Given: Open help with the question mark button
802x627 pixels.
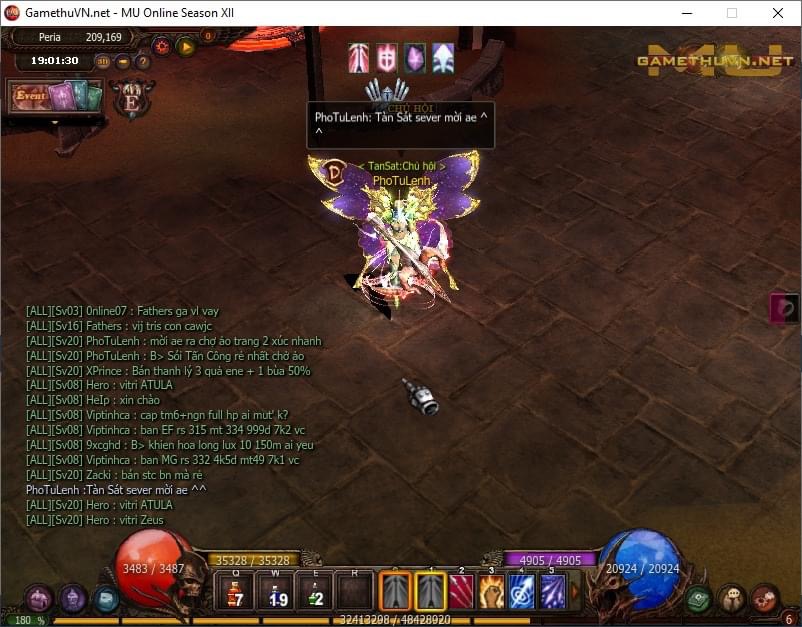Looking at the screenshot, I should (142, 61).
